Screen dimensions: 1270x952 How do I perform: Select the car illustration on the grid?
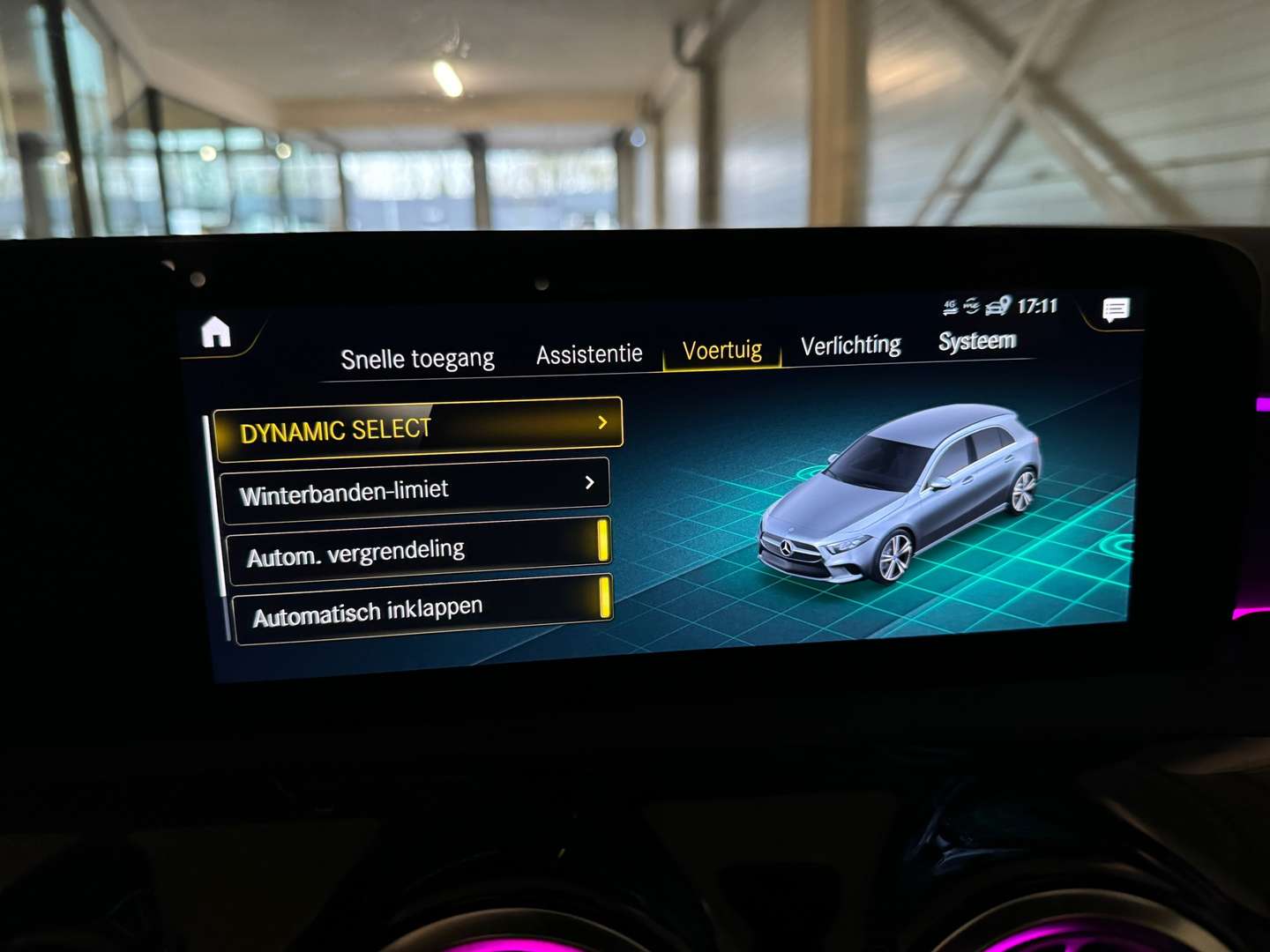(900, 494)
